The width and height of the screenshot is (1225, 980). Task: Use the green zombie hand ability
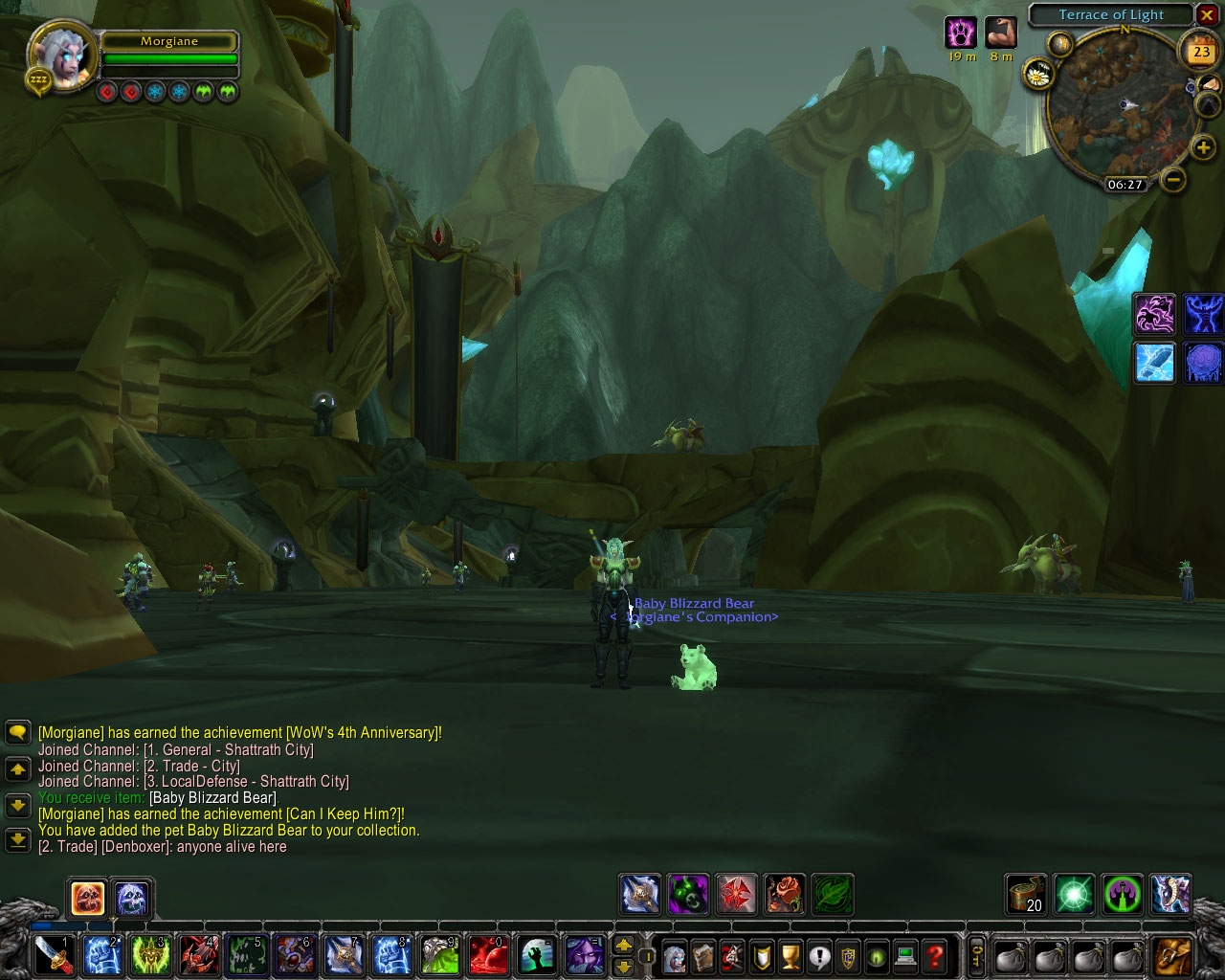(536, 955)
